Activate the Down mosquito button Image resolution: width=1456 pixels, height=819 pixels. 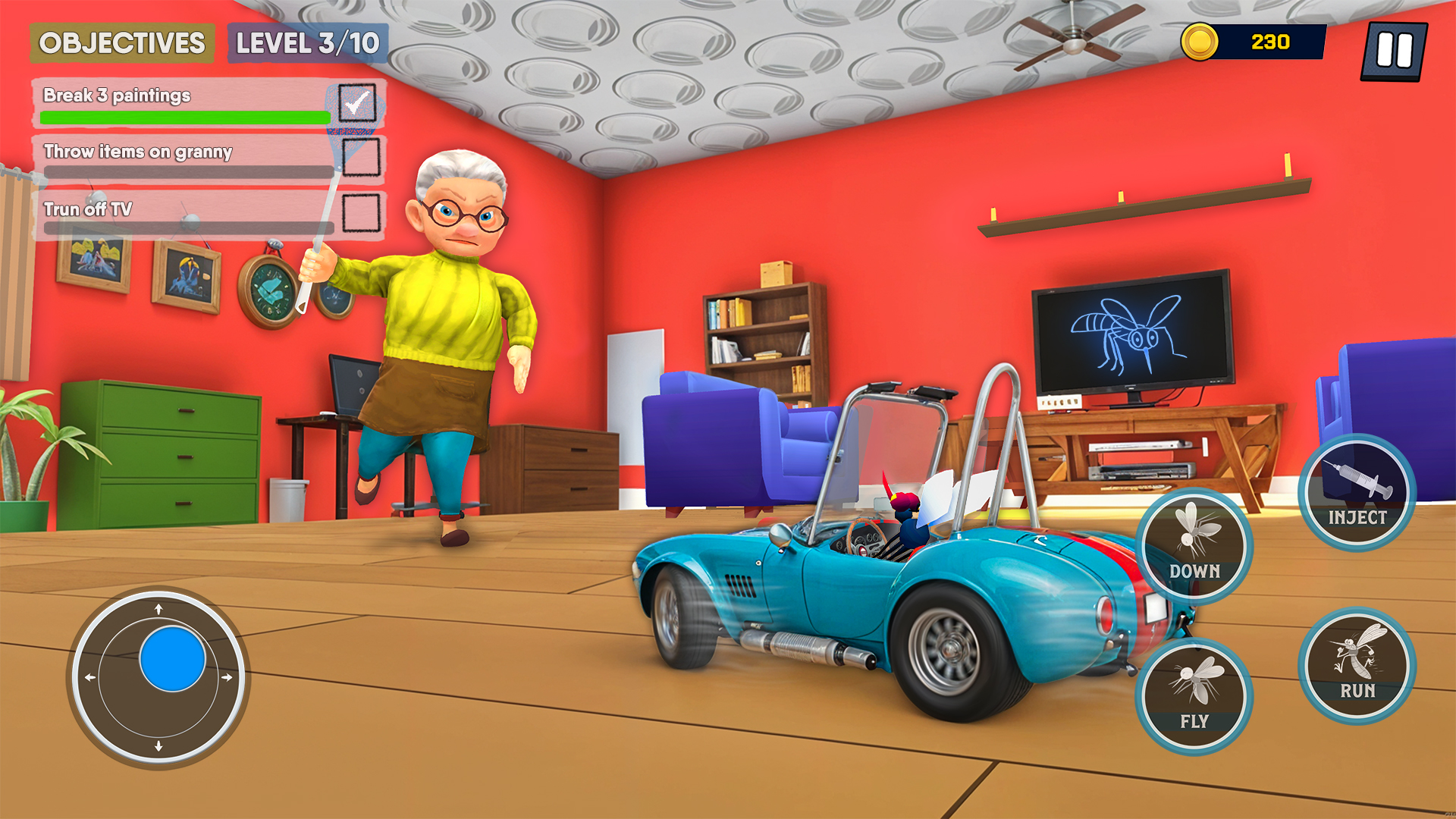pyautogui.click(x=1194, y=546)
